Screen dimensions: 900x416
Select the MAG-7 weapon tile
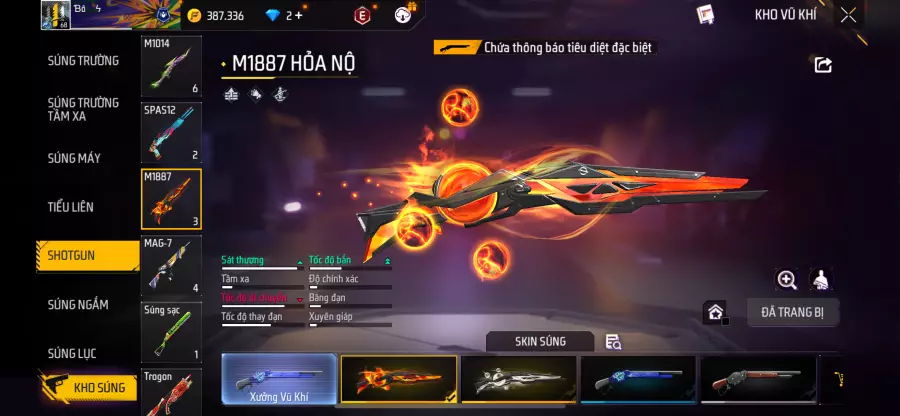pos(171,265)
